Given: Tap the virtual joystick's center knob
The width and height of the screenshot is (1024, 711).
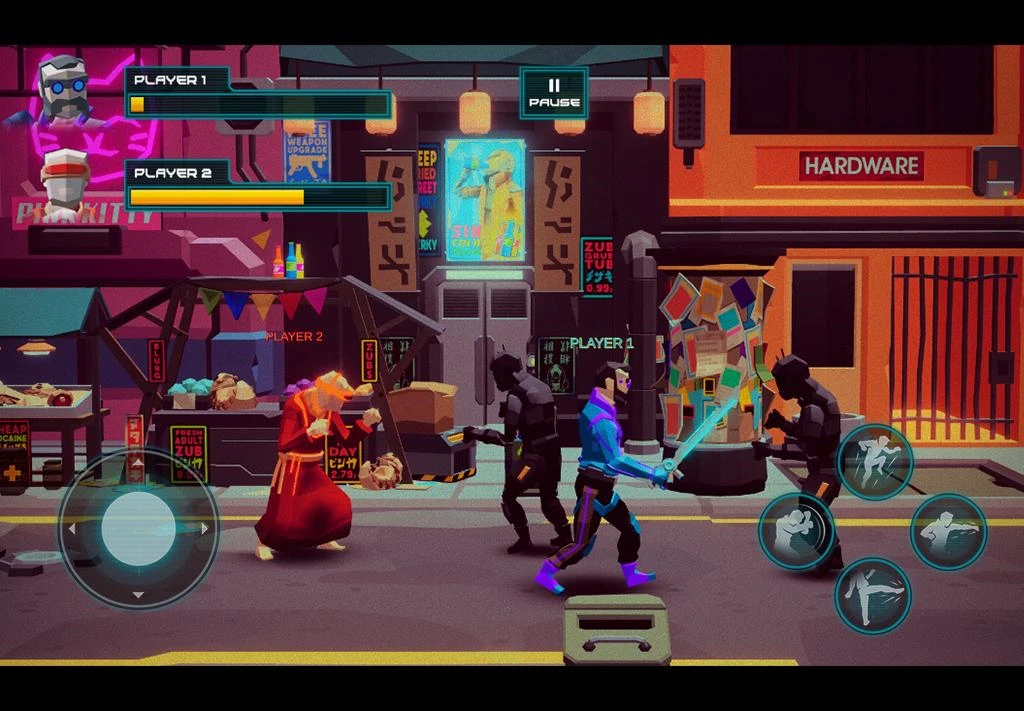Looking at the screenshot, I should [x=138, y=527].
